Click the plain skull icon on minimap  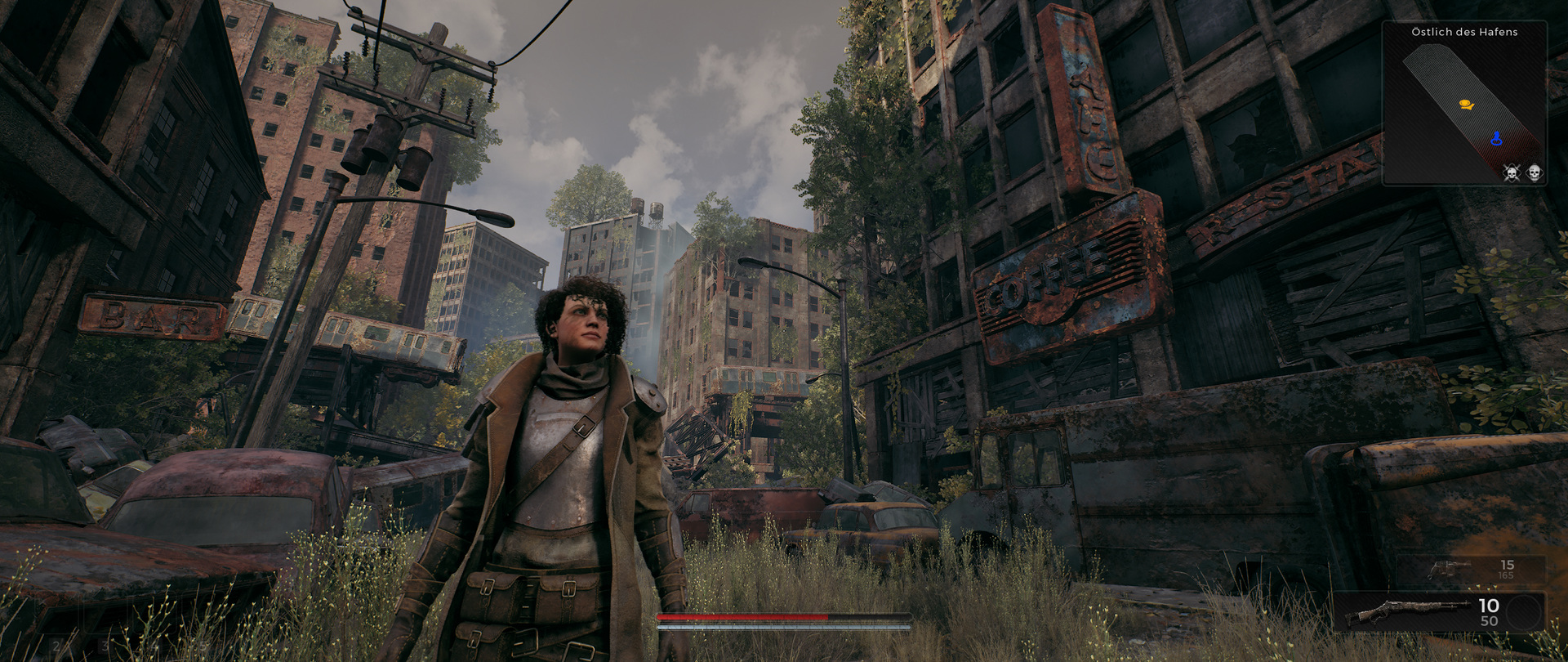point(1534,173)
